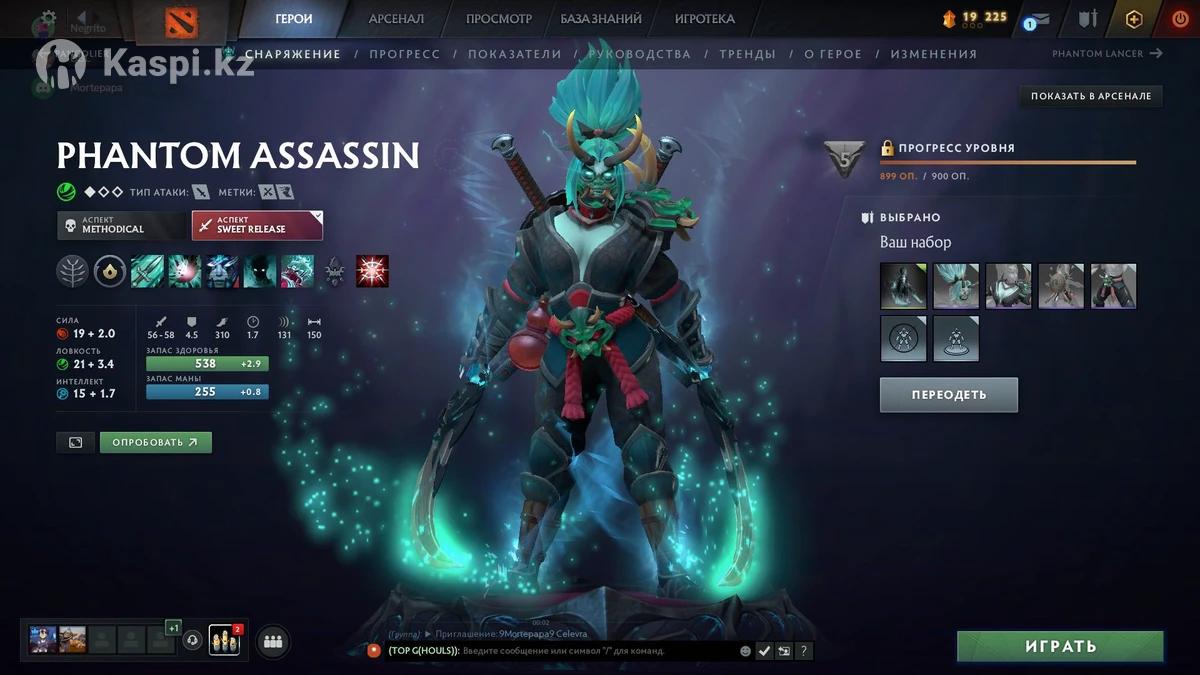Choose the Sweet Release aspect
1200x675 pixels.
point(257,225)
